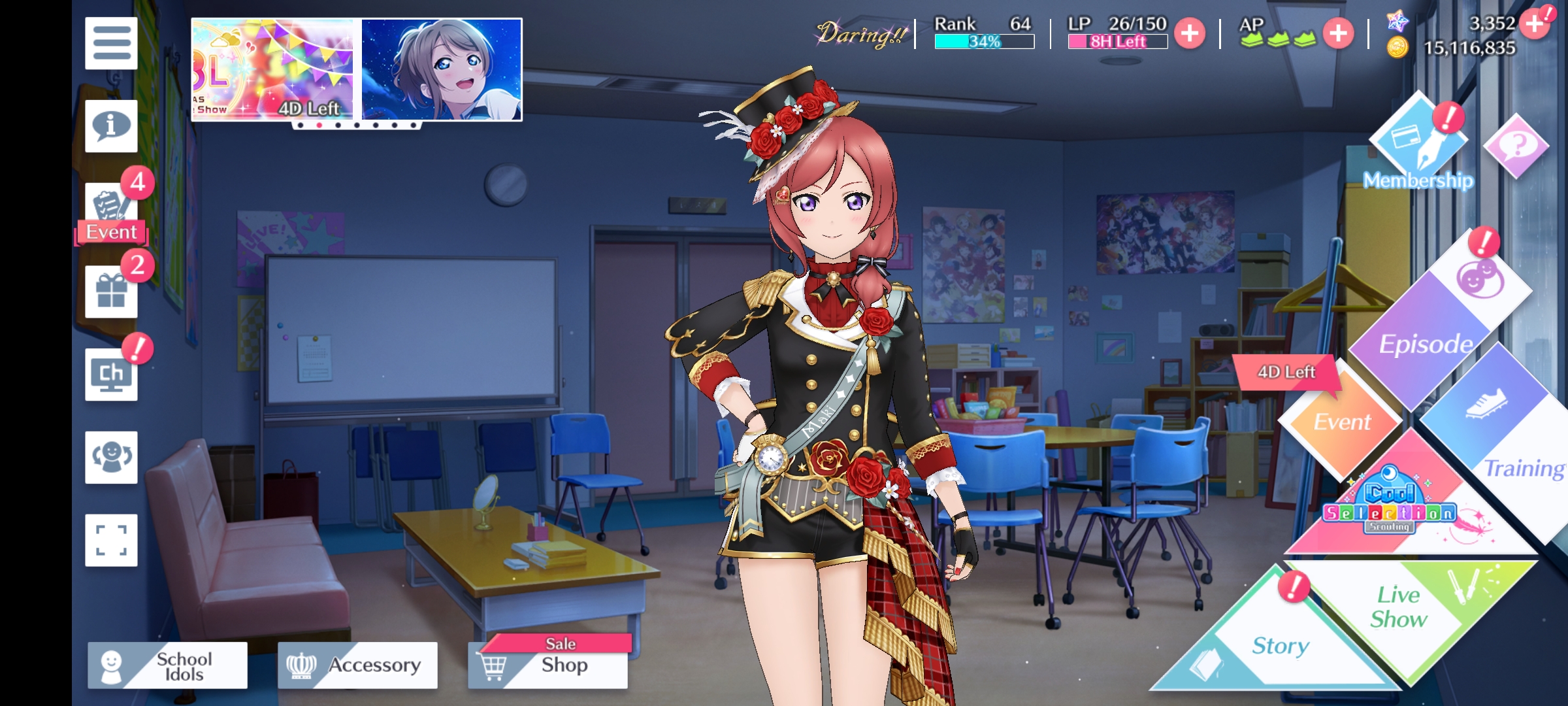Screen dimensions: 1568x706
Task: Open the hamburger main menu
Action: coord(111,43)
